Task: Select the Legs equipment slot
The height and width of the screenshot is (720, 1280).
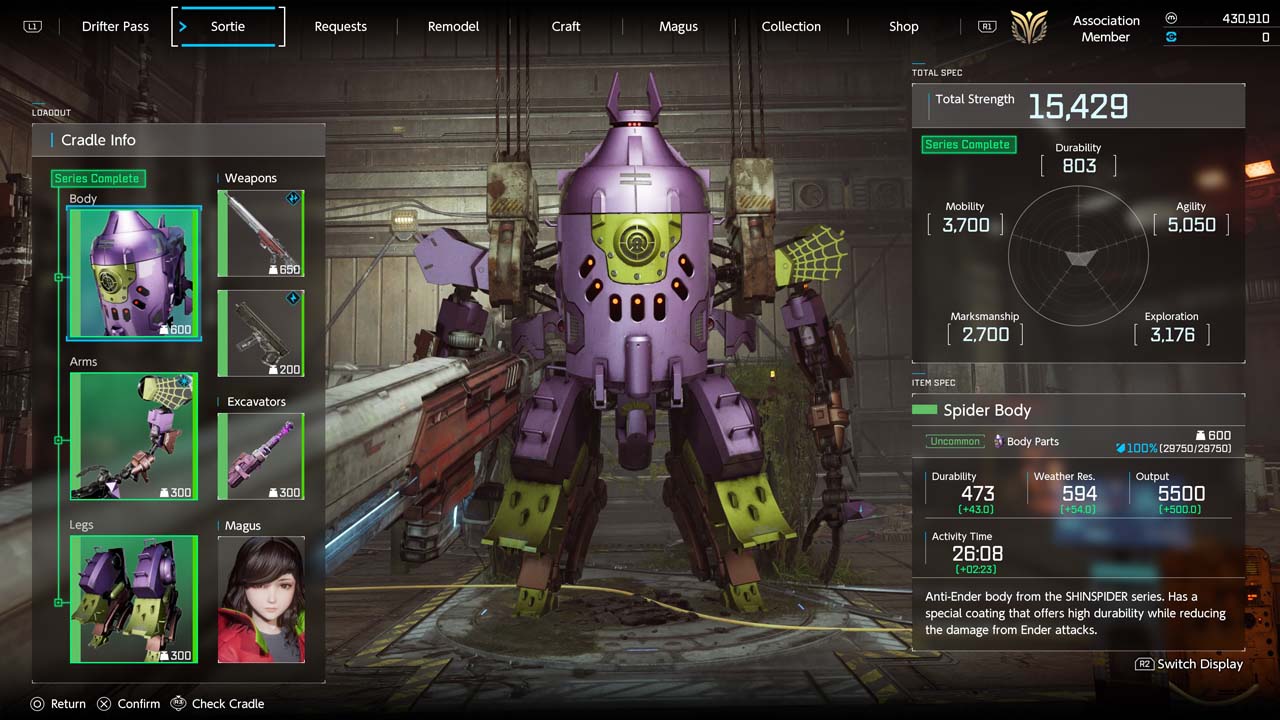Action: [x=134, y=599]
